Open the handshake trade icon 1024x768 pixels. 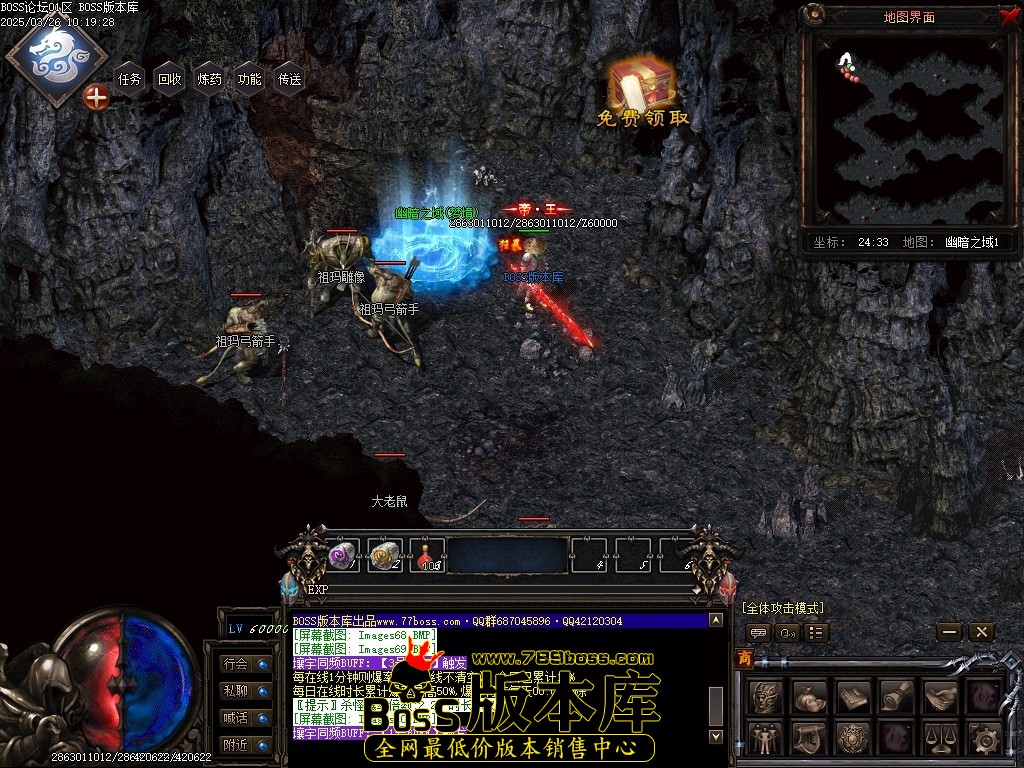point(940,696)
